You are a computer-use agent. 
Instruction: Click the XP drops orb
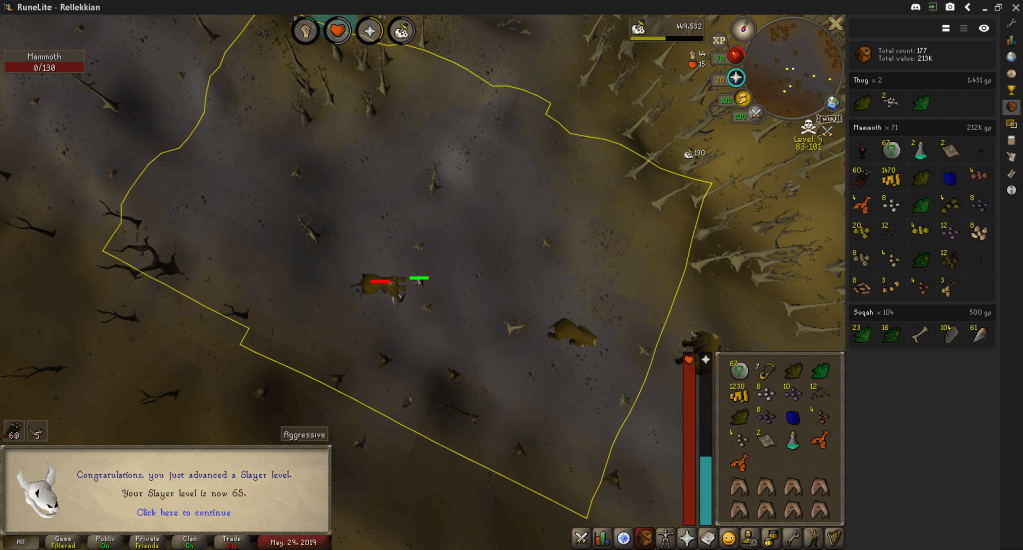click(719, 40)
